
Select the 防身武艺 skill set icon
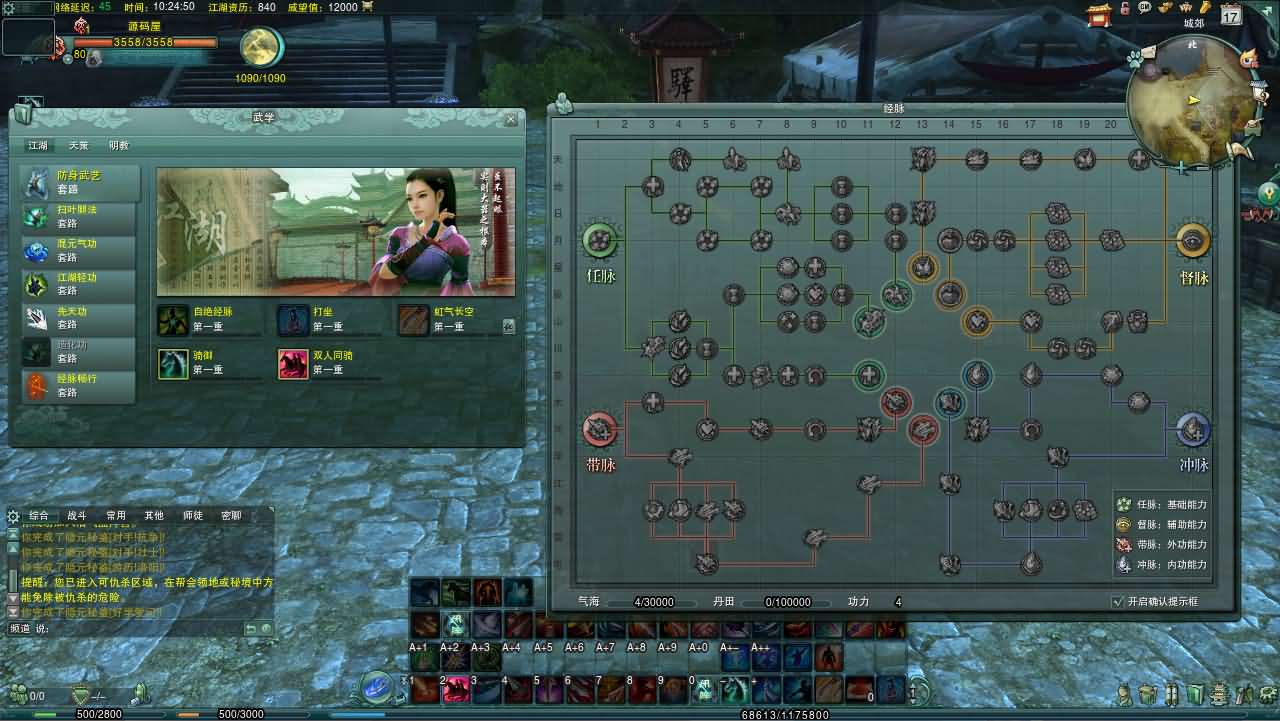pyautogui.click(x=36, y=182)
